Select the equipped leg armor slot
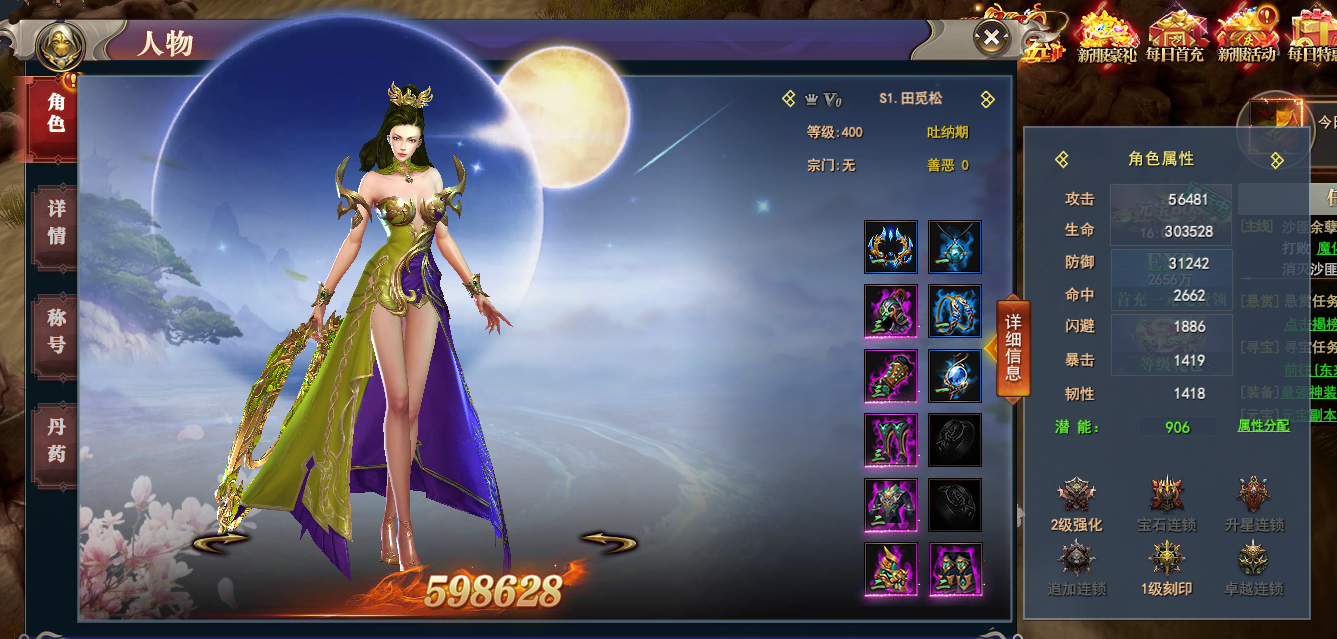This screenshot has width=1337, height=639. [x=890, y=440]
